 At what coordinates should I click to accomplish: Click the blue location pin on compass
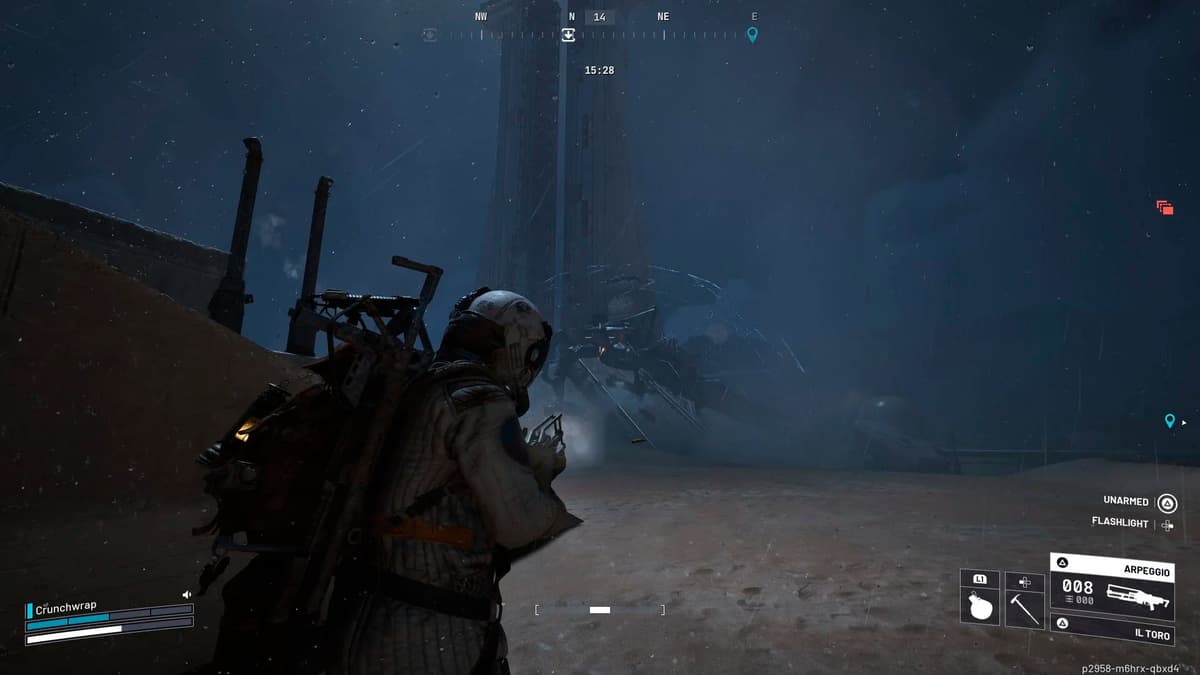[x=752, y=35]
